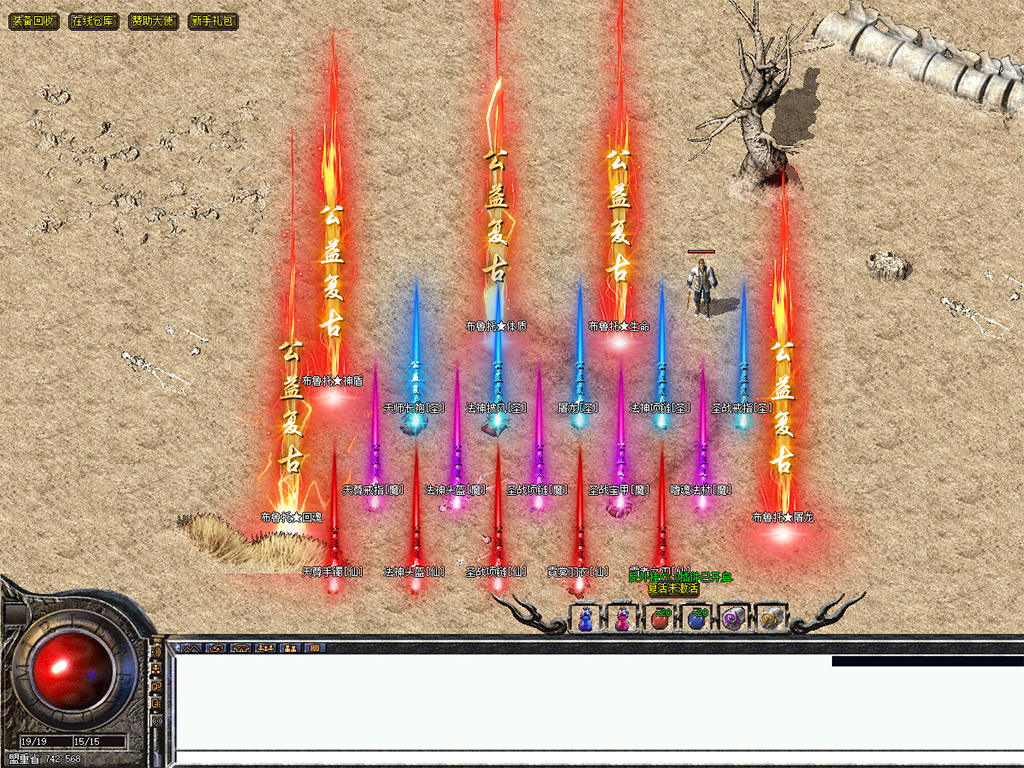Select the blue potion x20 slot

(x=696, y=620)
